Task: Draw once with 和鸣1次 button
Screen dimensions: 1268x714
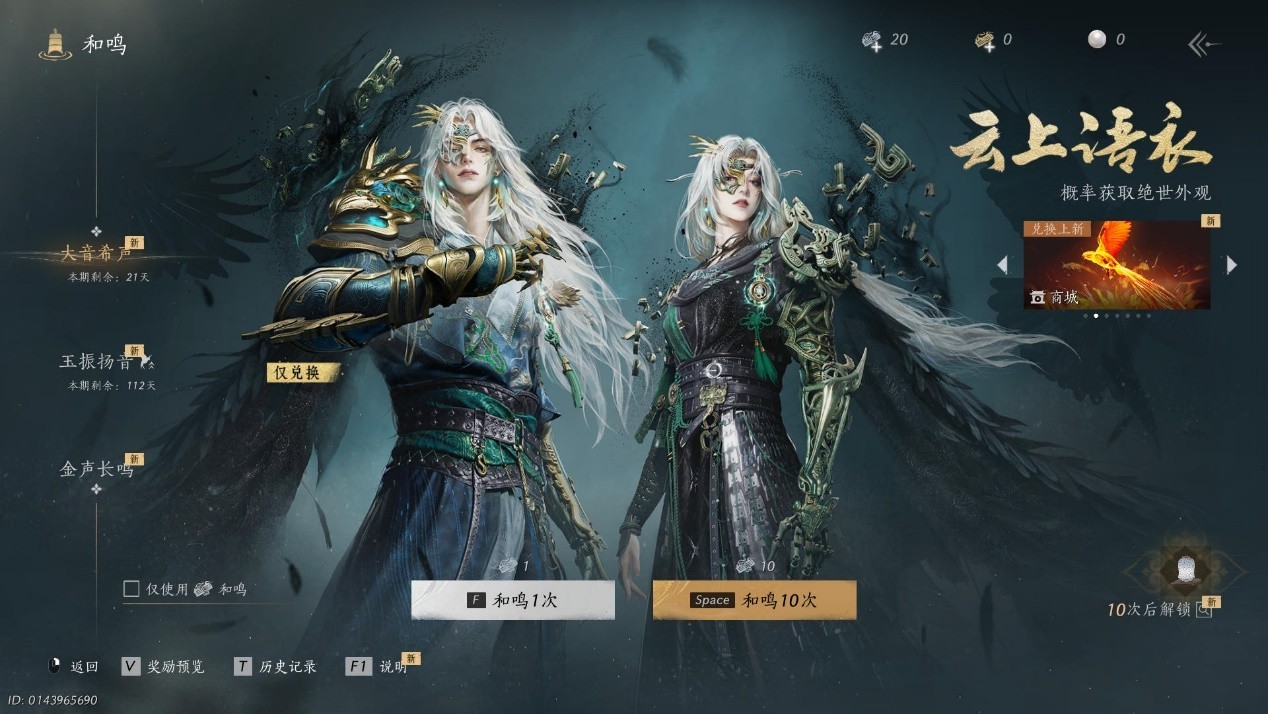Action: tap(513, 600)
